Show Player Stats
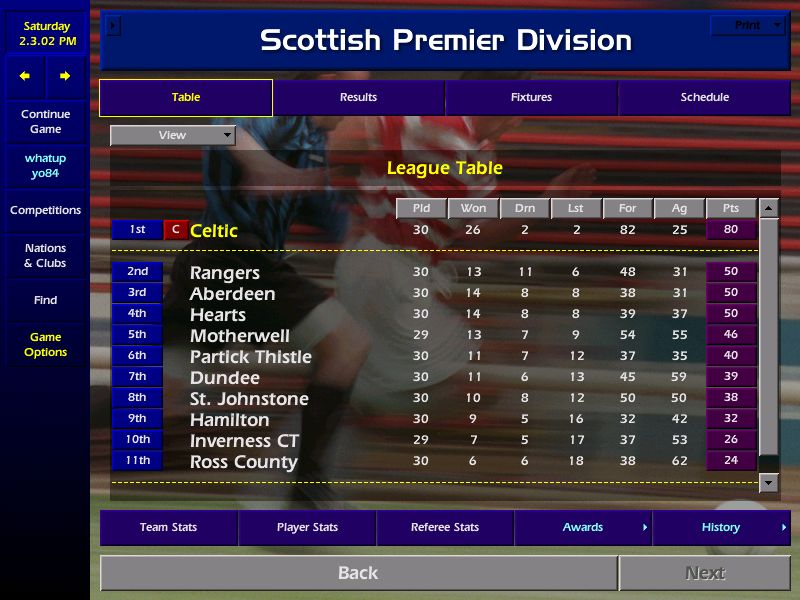The image size is (800, 600). tap(306, 528)
